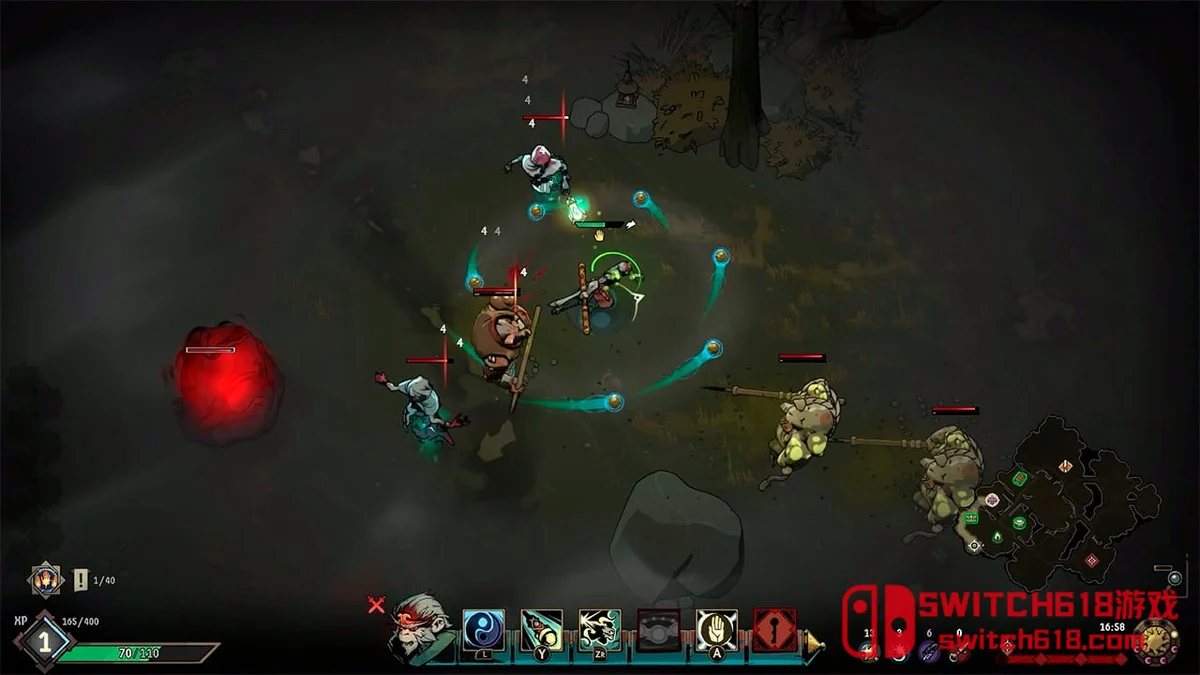The width and height of the screenshot is (1200, 675).
Task: Use the glowing gauntlet punch ability
Action: pos(541,630)
